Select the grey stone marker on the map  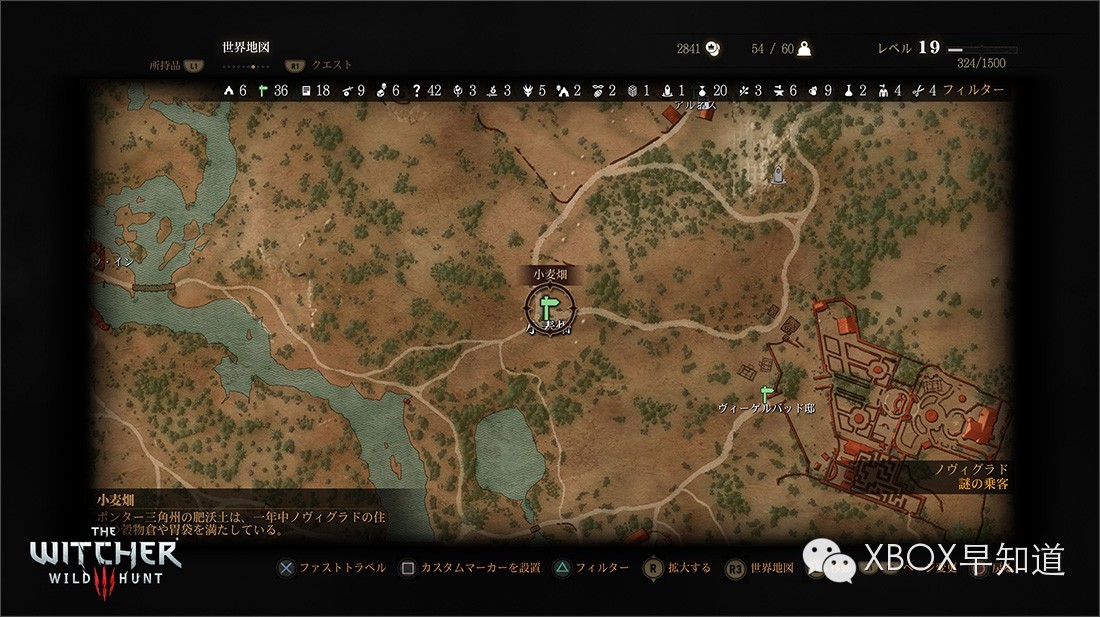[x=778, y=176]
